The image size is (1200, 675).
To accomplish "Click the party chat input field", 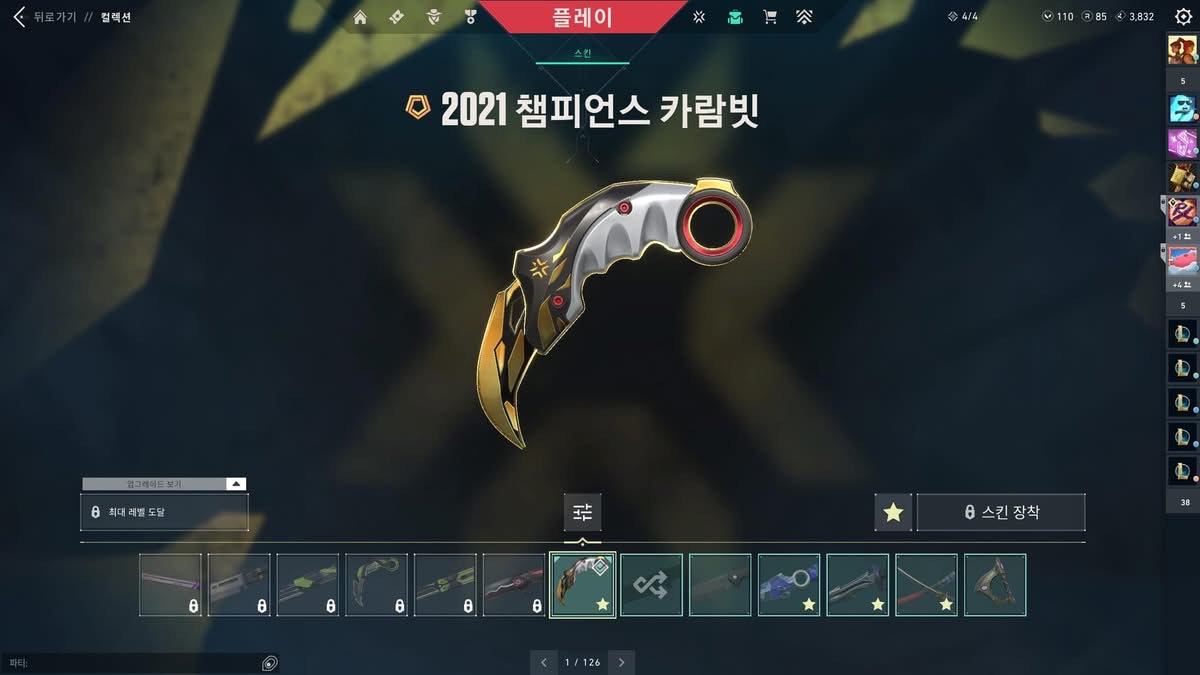I will 130,663.
